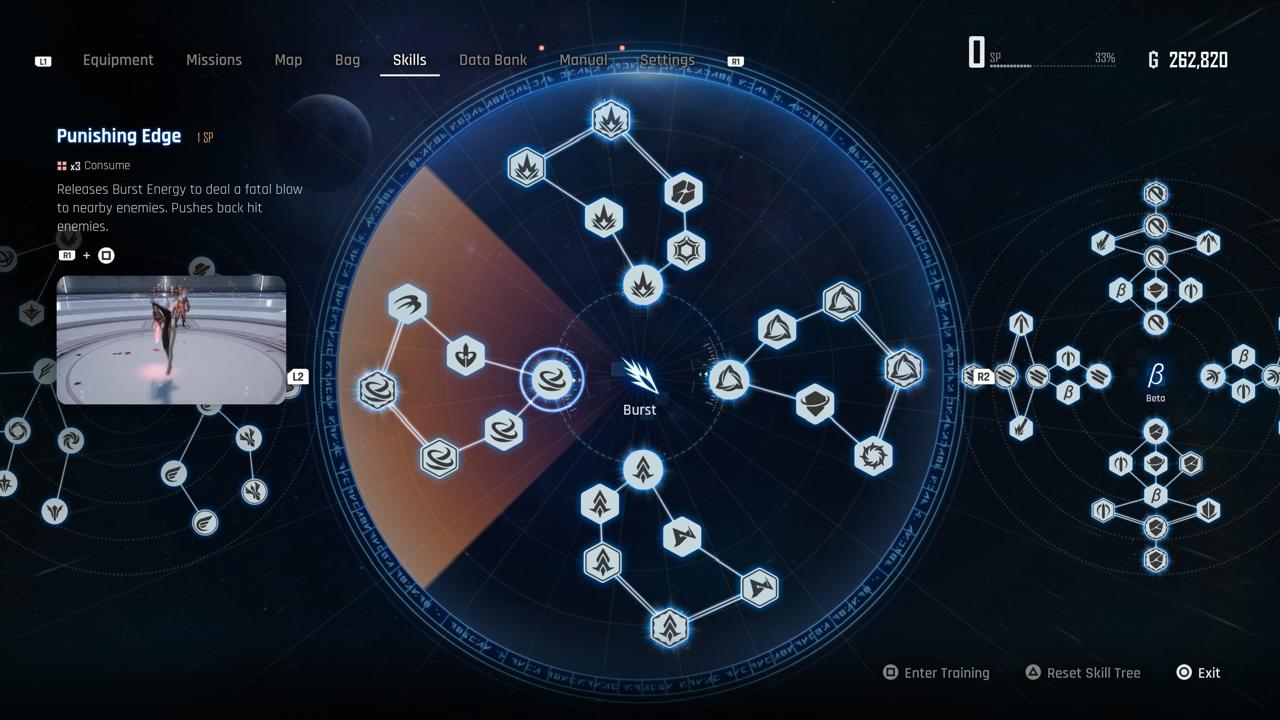Select the flower-shaped skill node
Image resolution: width=1280 pixels, height=720 pixels.
(x=465, y=355)
